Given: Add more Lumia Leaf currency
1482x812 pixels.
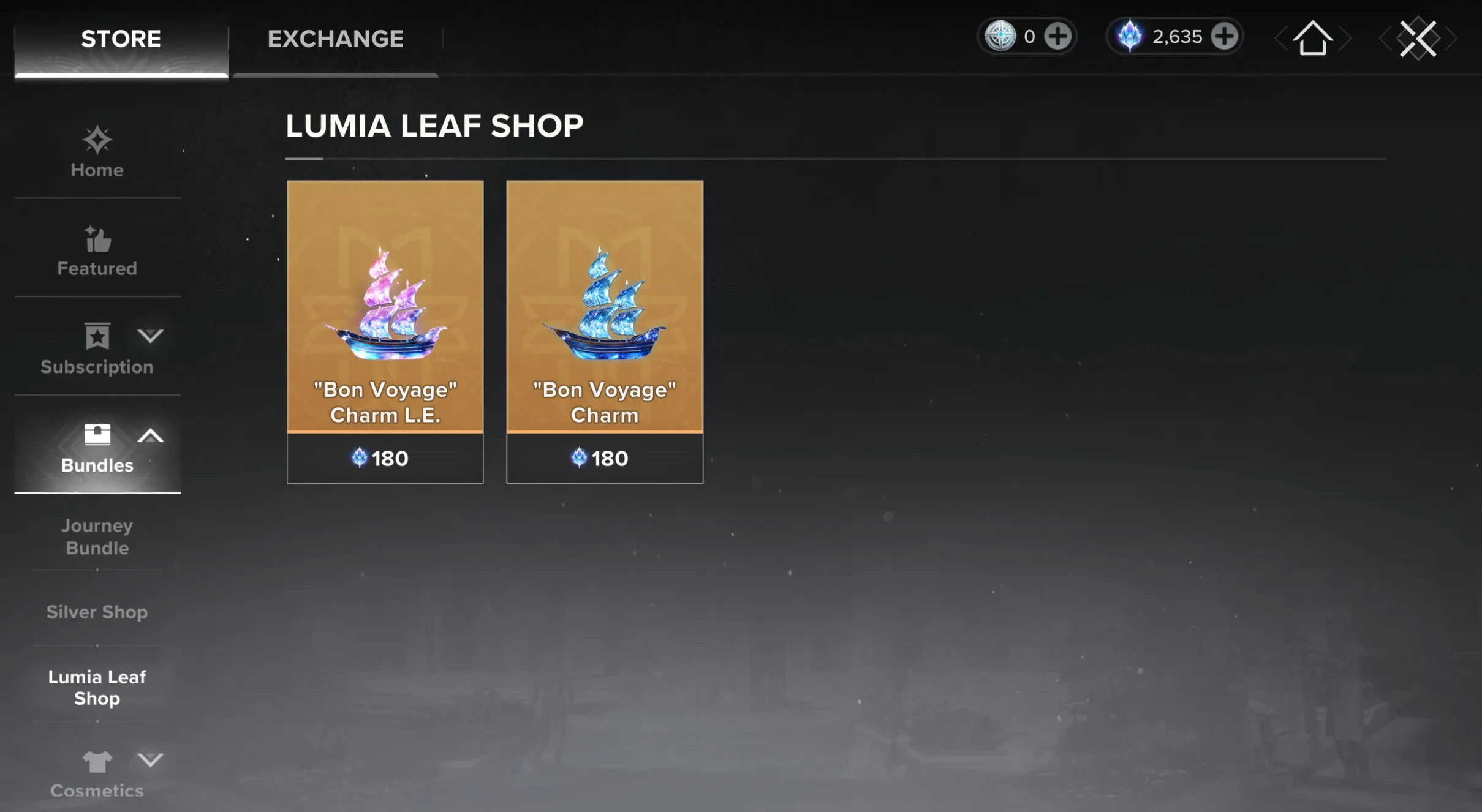Looking at the screenshot, I should click(x=1225, y=37).
